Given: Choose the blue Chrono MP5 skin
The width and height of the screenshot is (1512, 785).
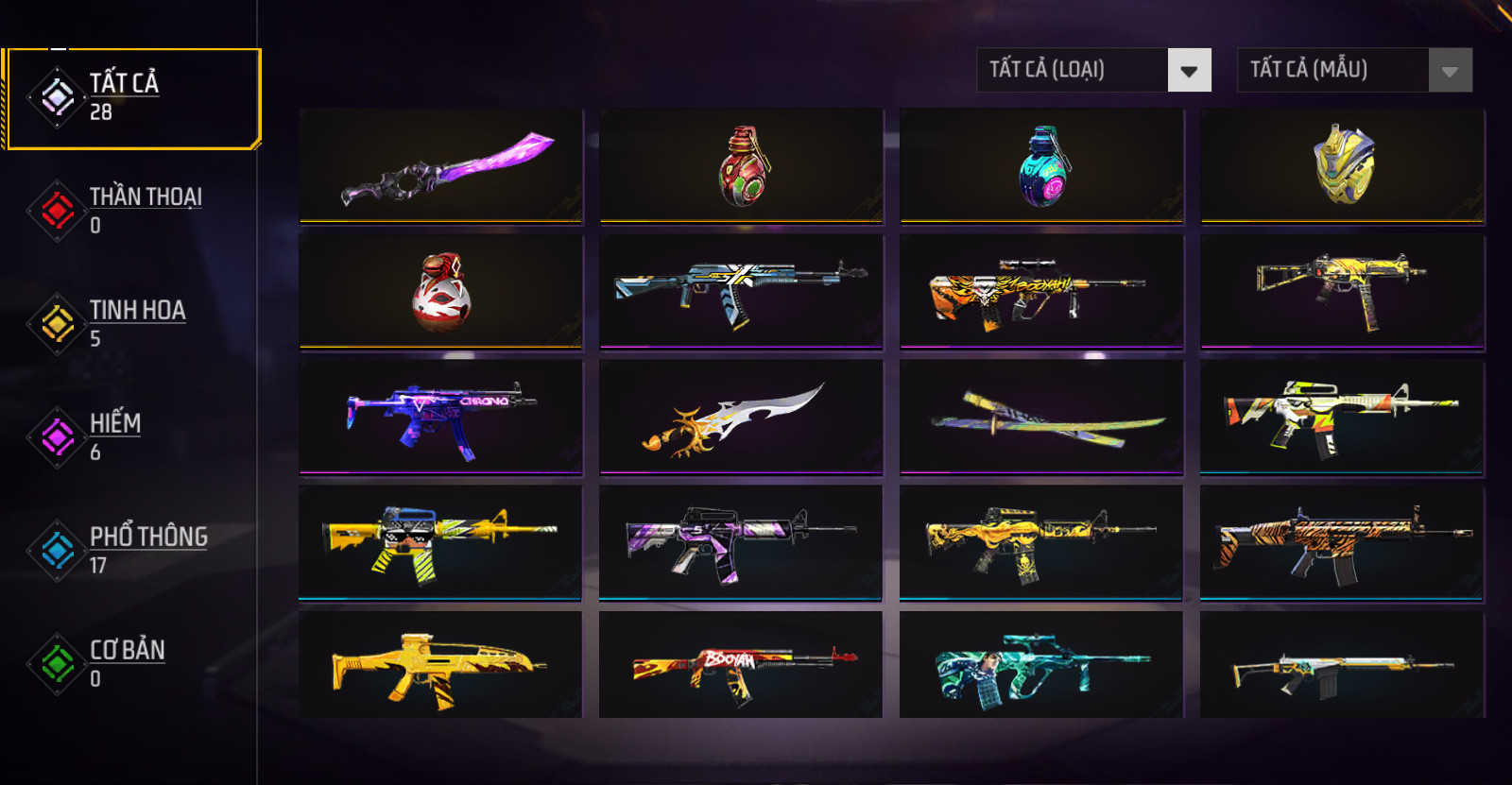Looking at the screenshot, I should tap(441, 418).
